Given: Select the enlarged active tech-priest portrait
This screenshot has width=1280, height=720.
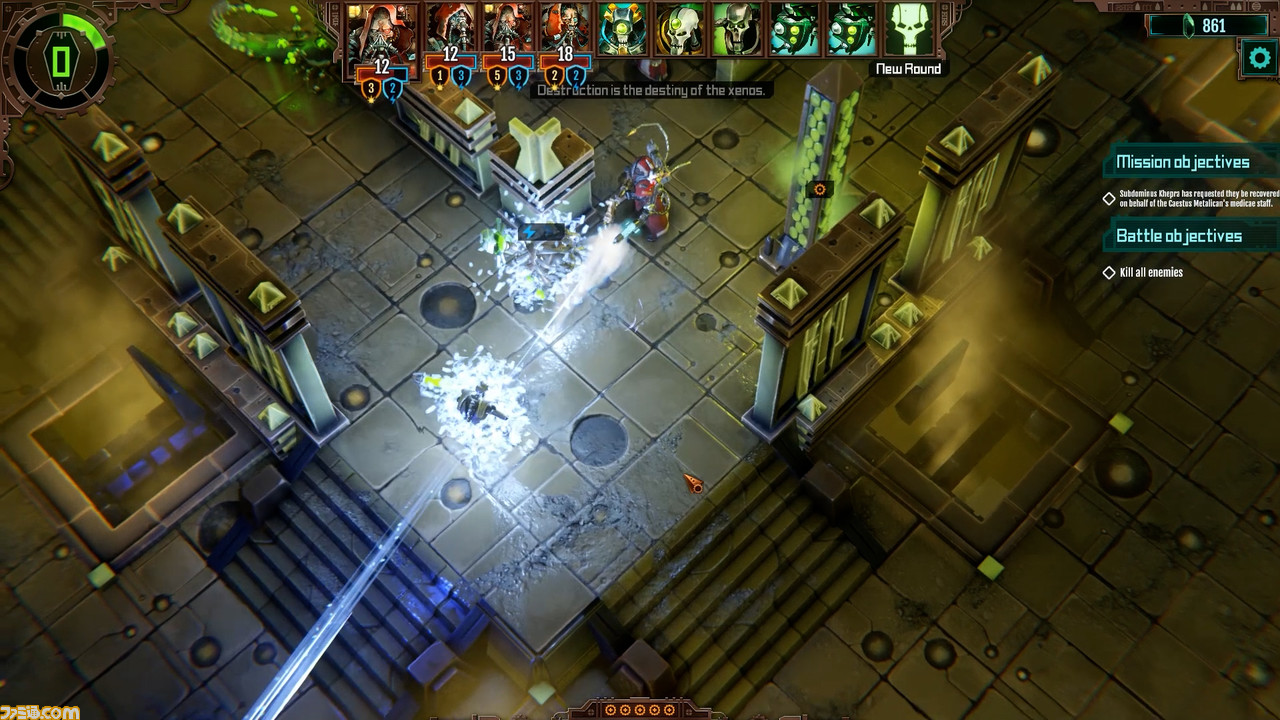Looking at the screenshot, I should point(382,34).
